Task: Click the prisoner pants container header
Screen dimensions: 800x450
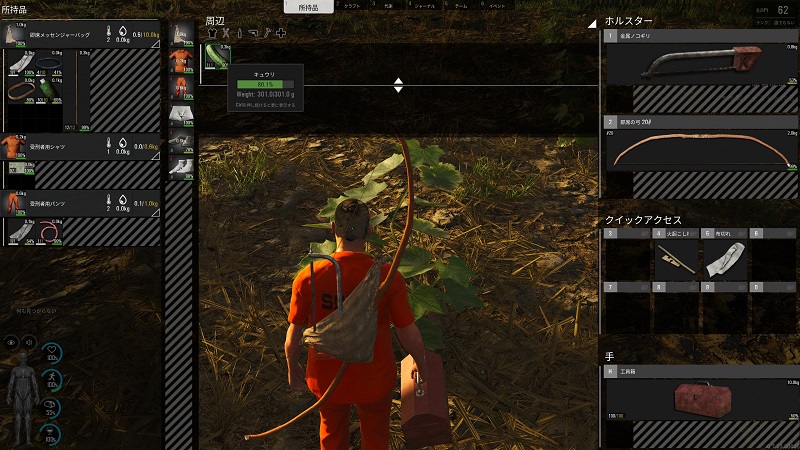Action: point(82,202)
